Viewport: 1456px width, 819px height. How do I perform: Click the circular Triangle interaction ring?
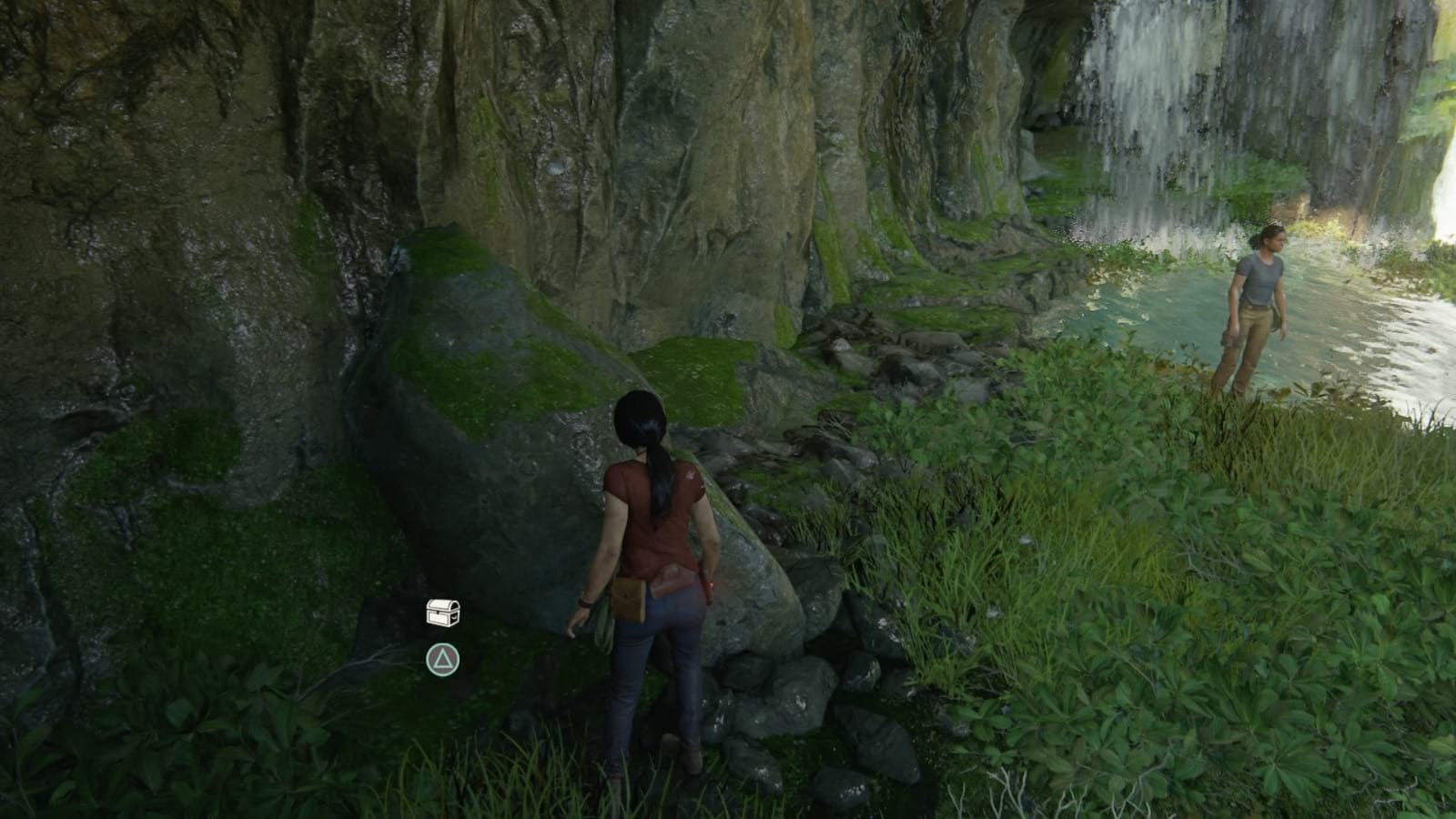(443, 659)
